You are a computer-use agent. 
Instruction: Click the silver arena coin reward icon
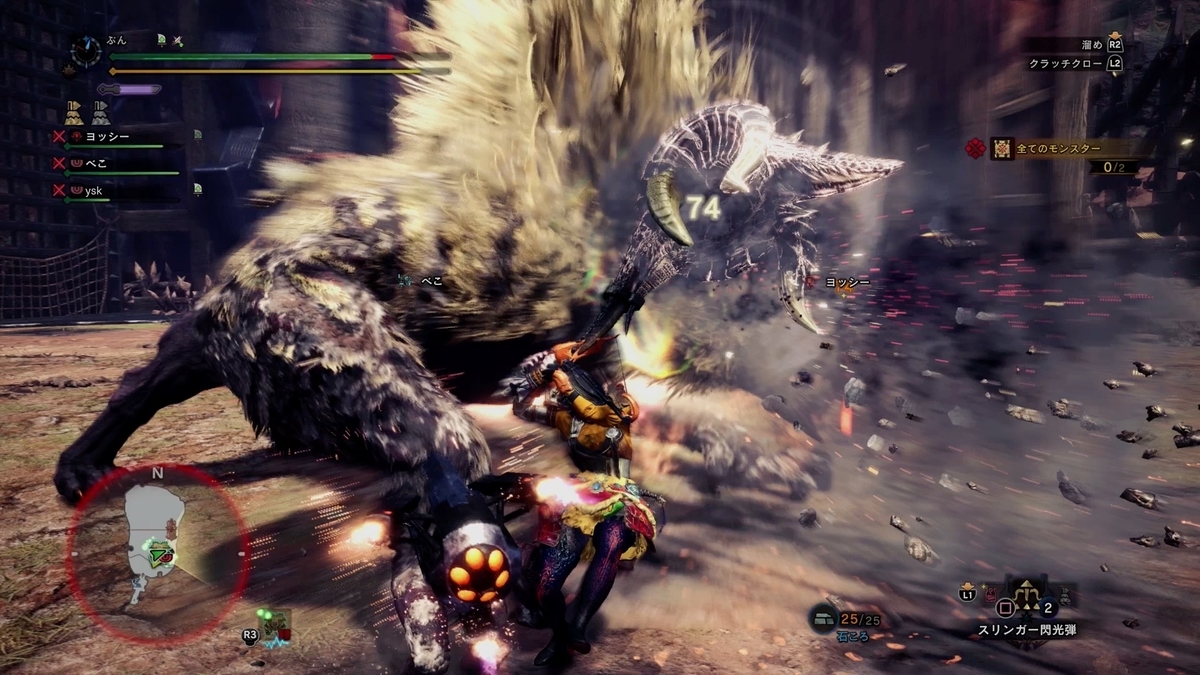pyautogui.click(x=101, y=112)
